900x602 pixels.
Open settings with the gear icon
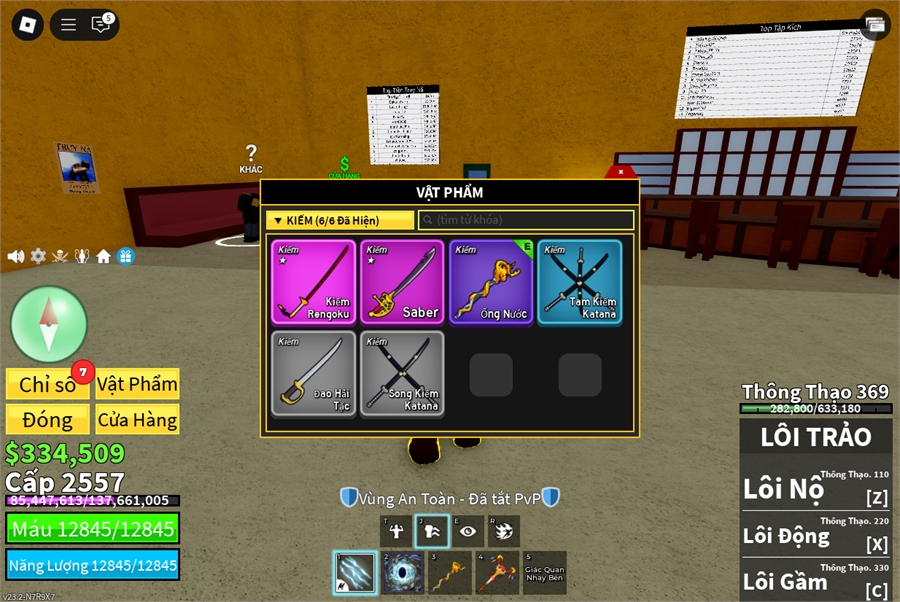tap(38, 256)
